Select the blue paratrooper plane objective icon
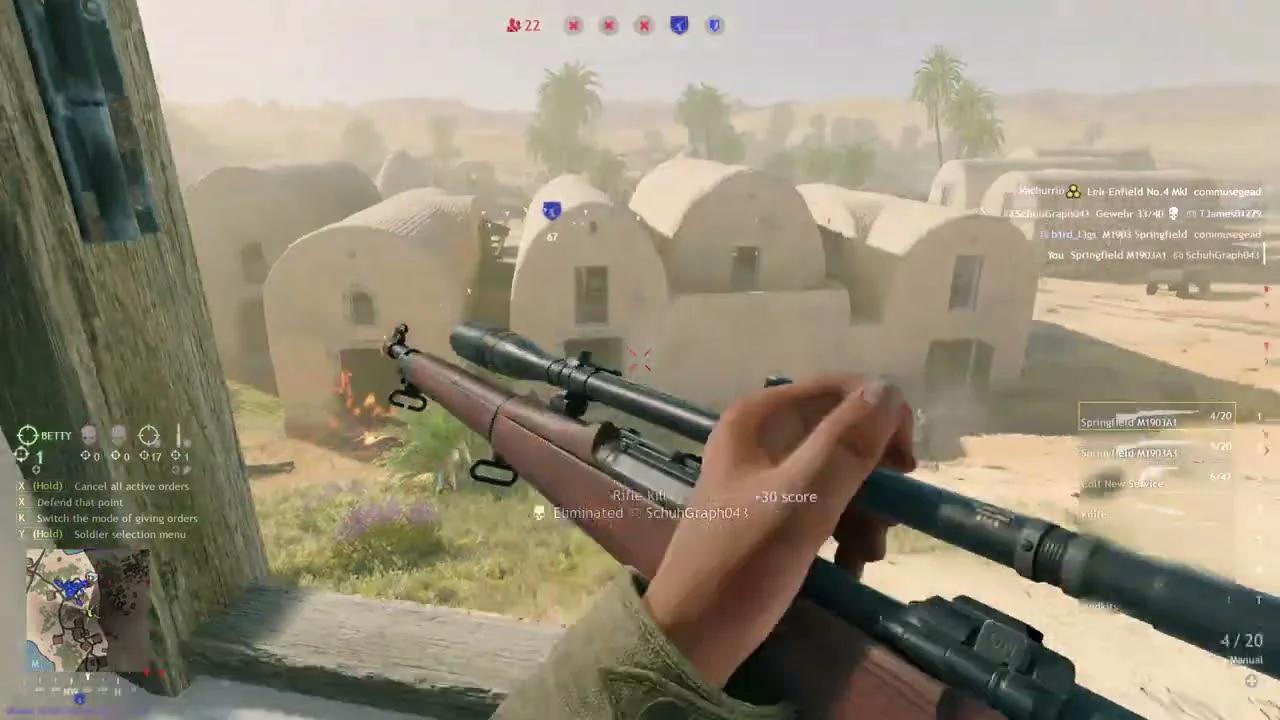 tap(679, 25)
